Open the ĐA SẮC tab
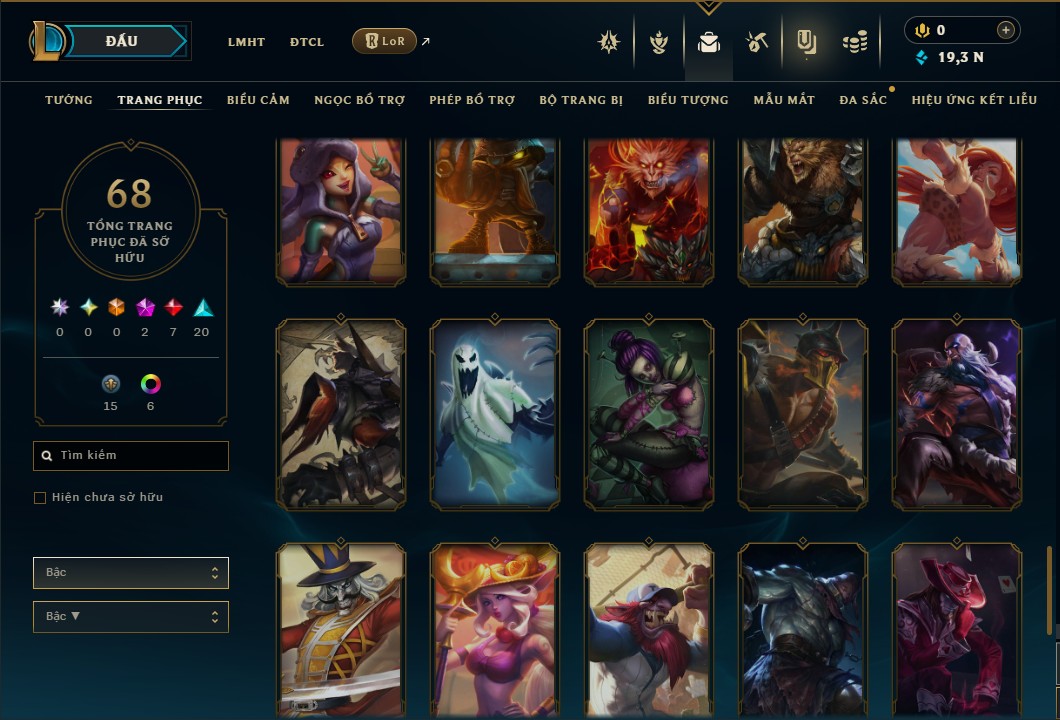 [x=863, y=100]
